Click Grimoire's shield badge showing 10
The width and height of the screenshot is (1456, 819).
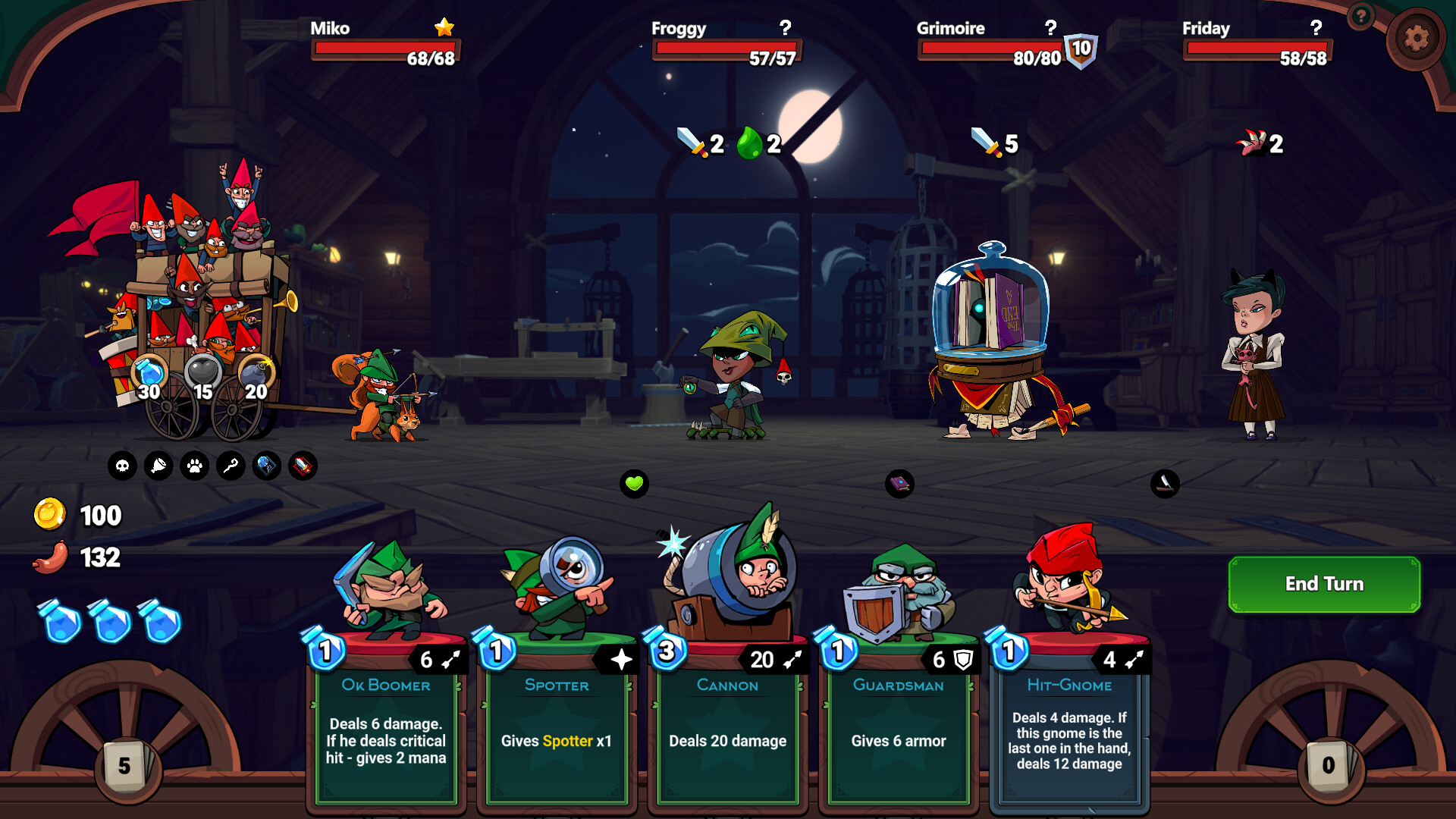pos(1082,49)
